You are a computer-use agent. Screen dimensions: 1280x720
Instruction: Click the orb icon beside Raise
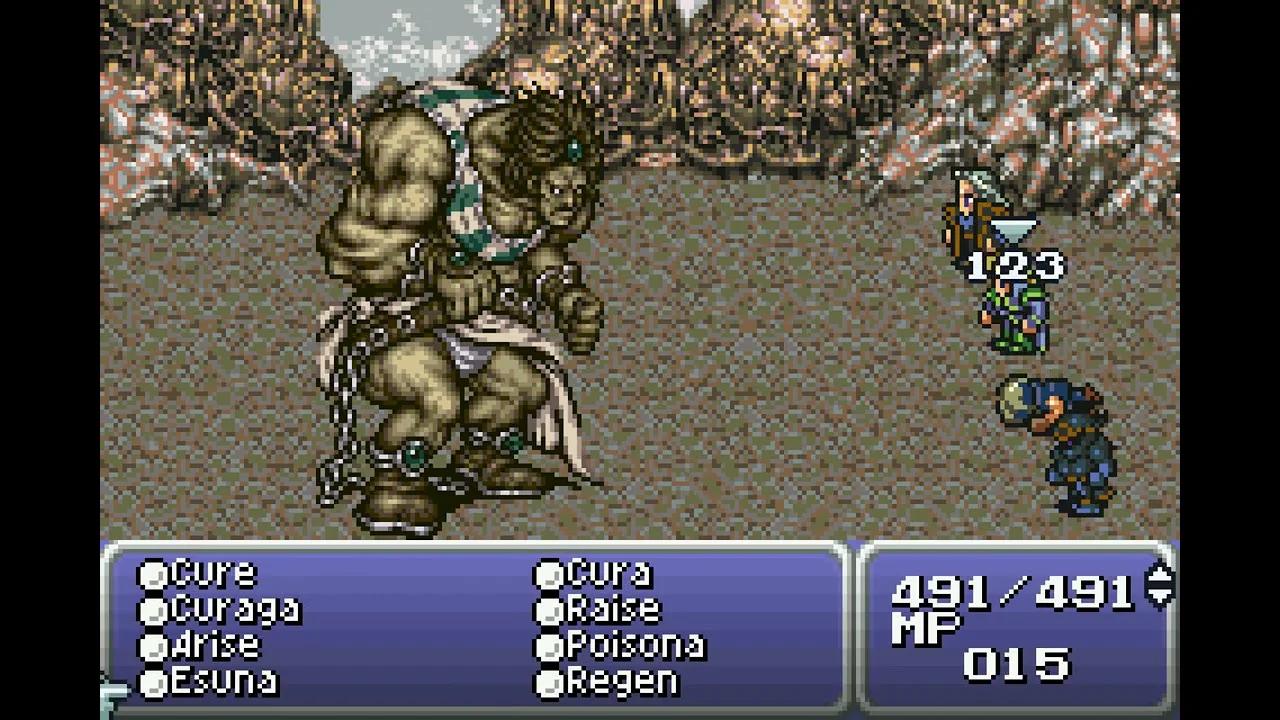(548, 608)
